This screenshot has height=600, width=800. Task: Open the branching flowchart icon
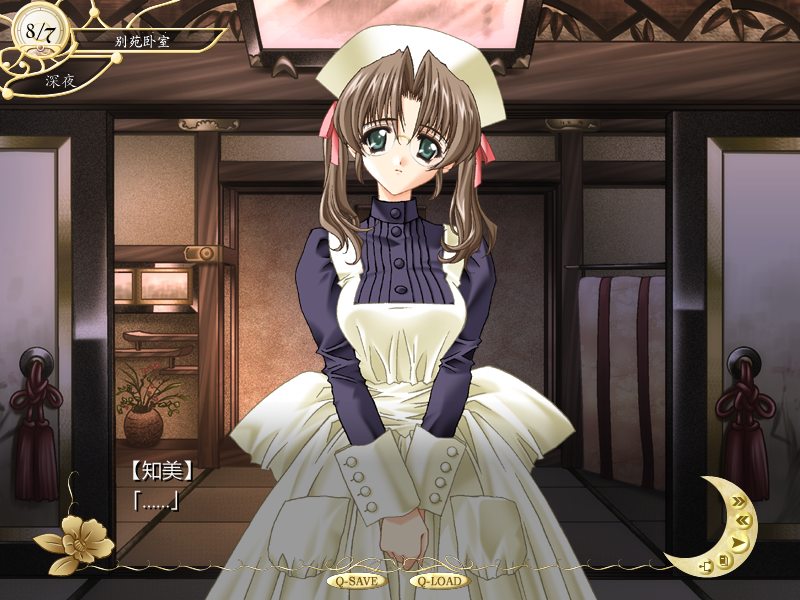click(x=706, y=567)
